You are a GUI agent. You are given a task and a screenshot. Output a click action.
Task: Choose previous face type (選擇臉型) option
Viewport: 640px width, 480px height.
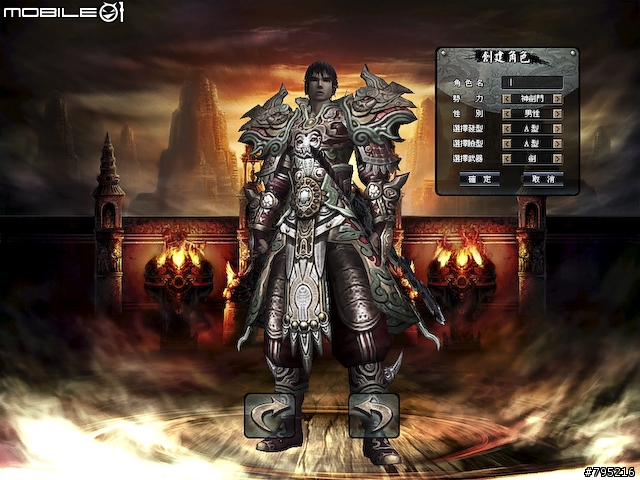click(507, 143)
